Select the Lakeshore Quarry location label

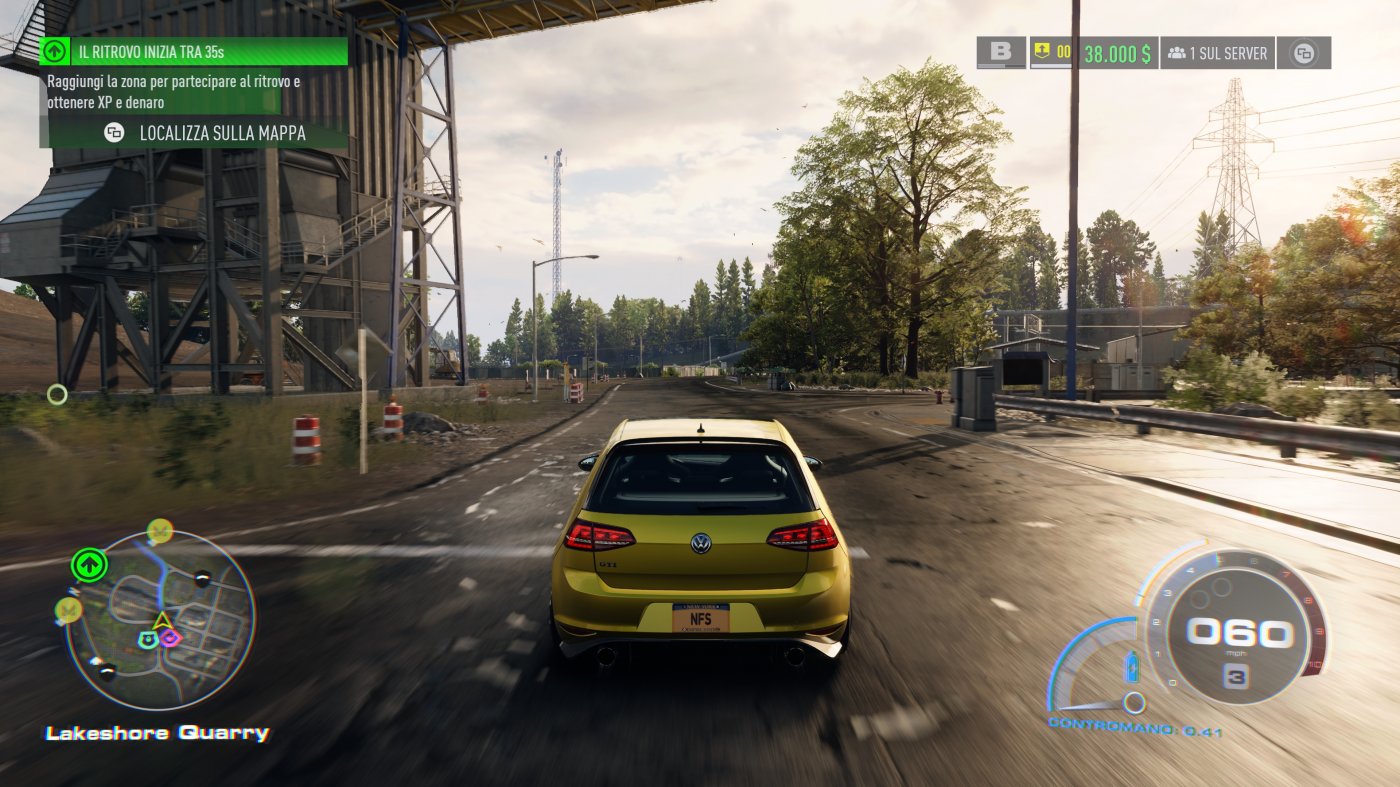click(x=155, y=733)
